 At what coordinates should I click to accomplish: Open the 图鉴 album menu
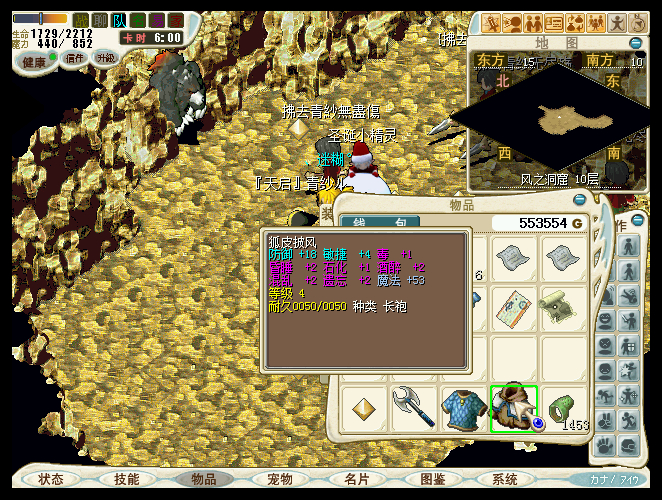tap(432, 479)
